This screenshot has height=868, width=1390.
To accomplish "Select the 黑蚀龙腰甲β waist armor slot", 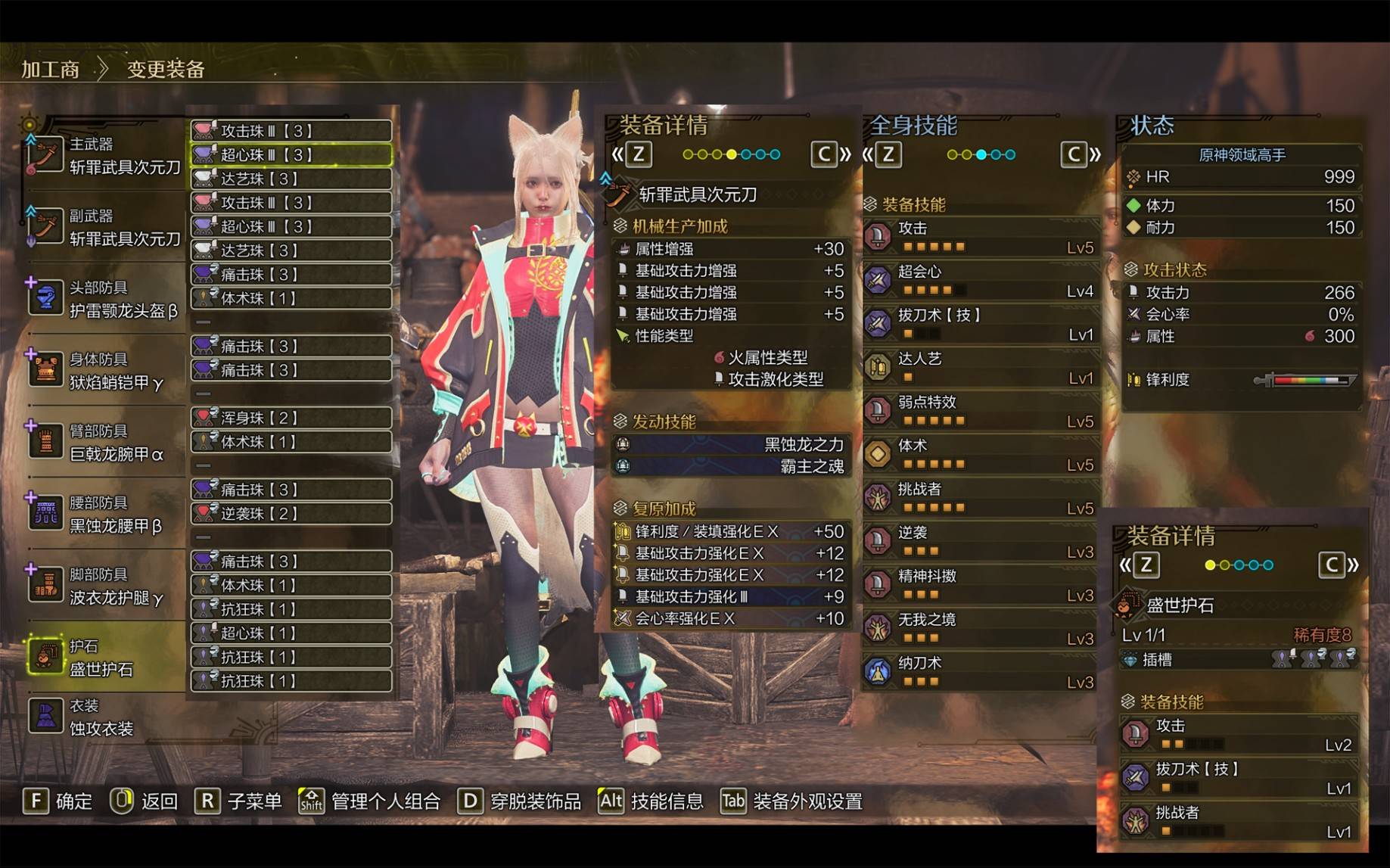I will [106, 515].
